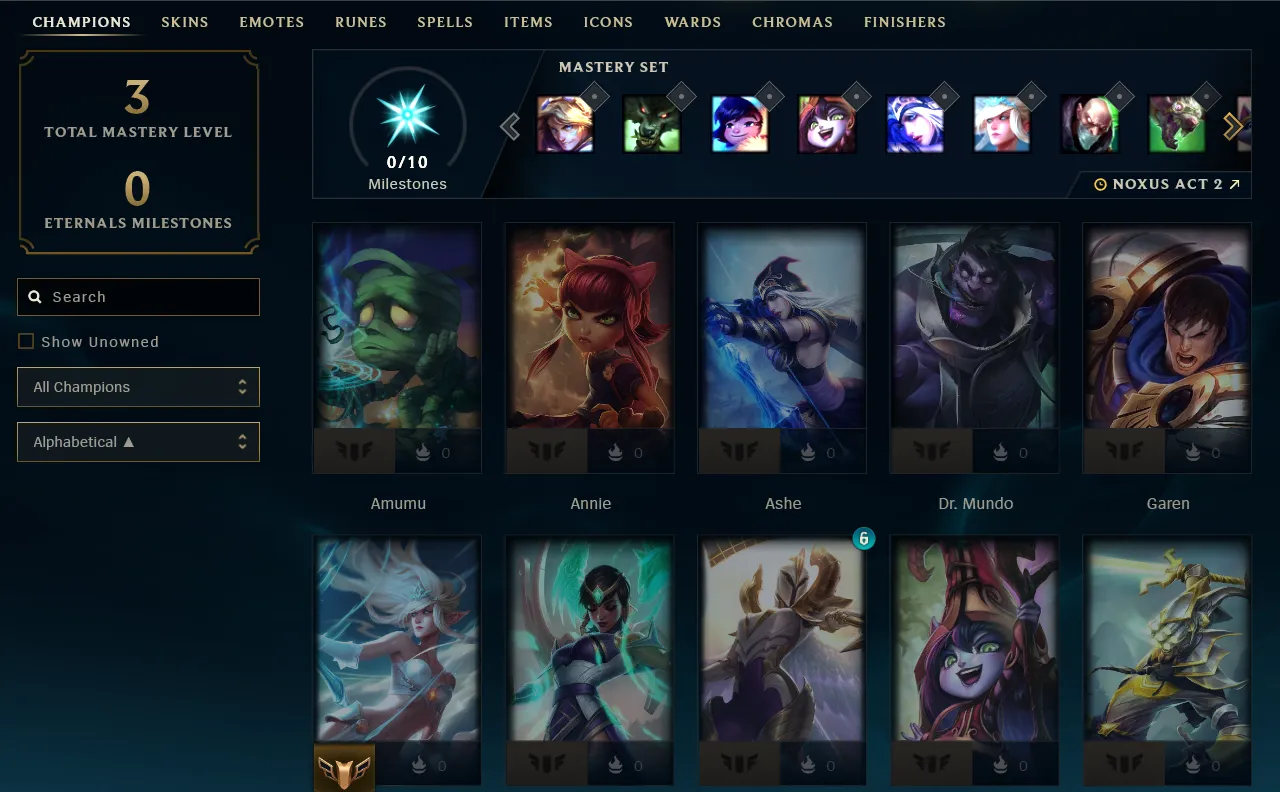Viewport: 1280px width, 792px height.
Task: View the Chromas tab
Action: pyautogui.click(x=792, y=22)
